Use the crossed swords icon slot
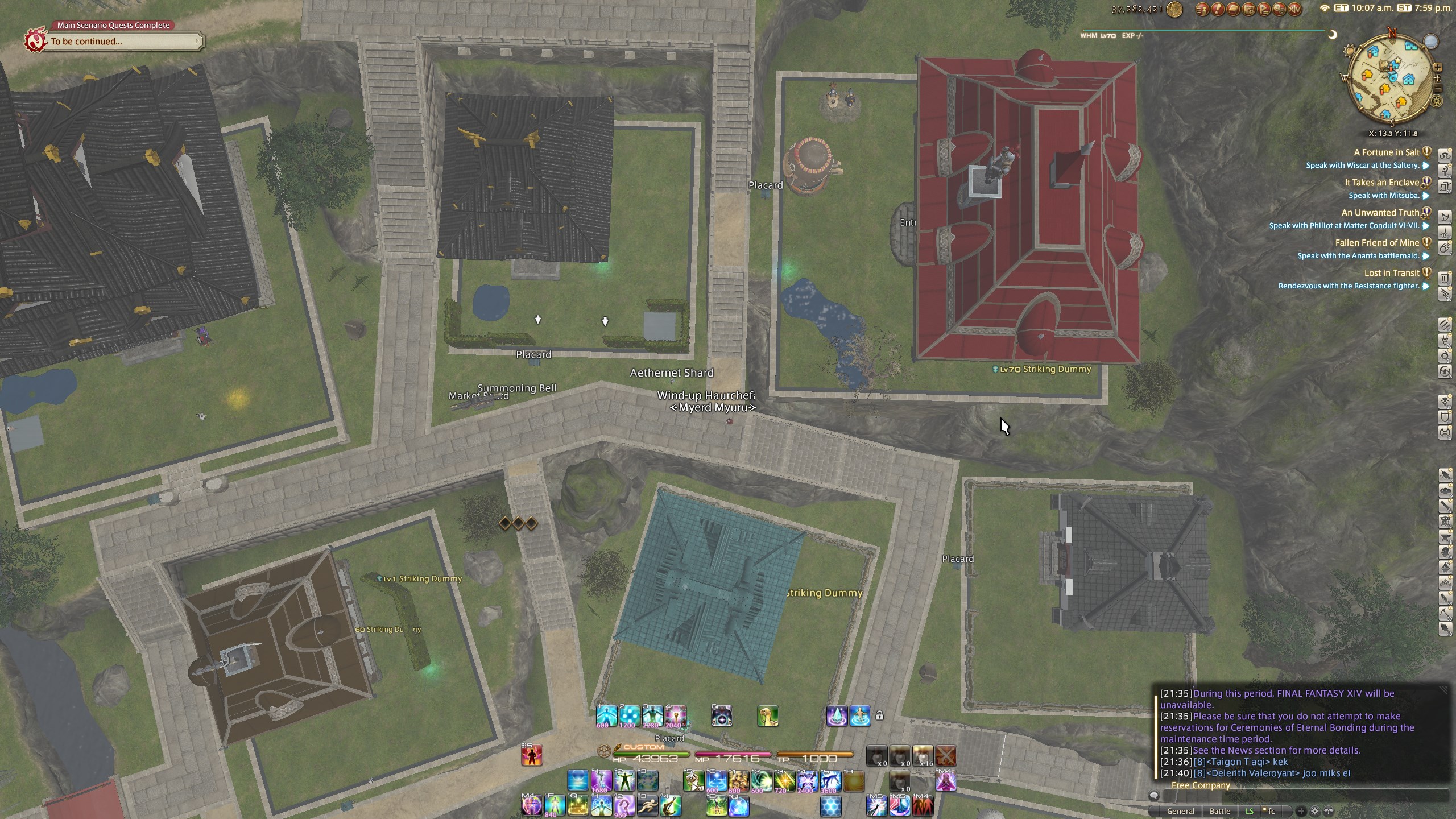The height and width of the screenshot is (819, 1456). 946,756
